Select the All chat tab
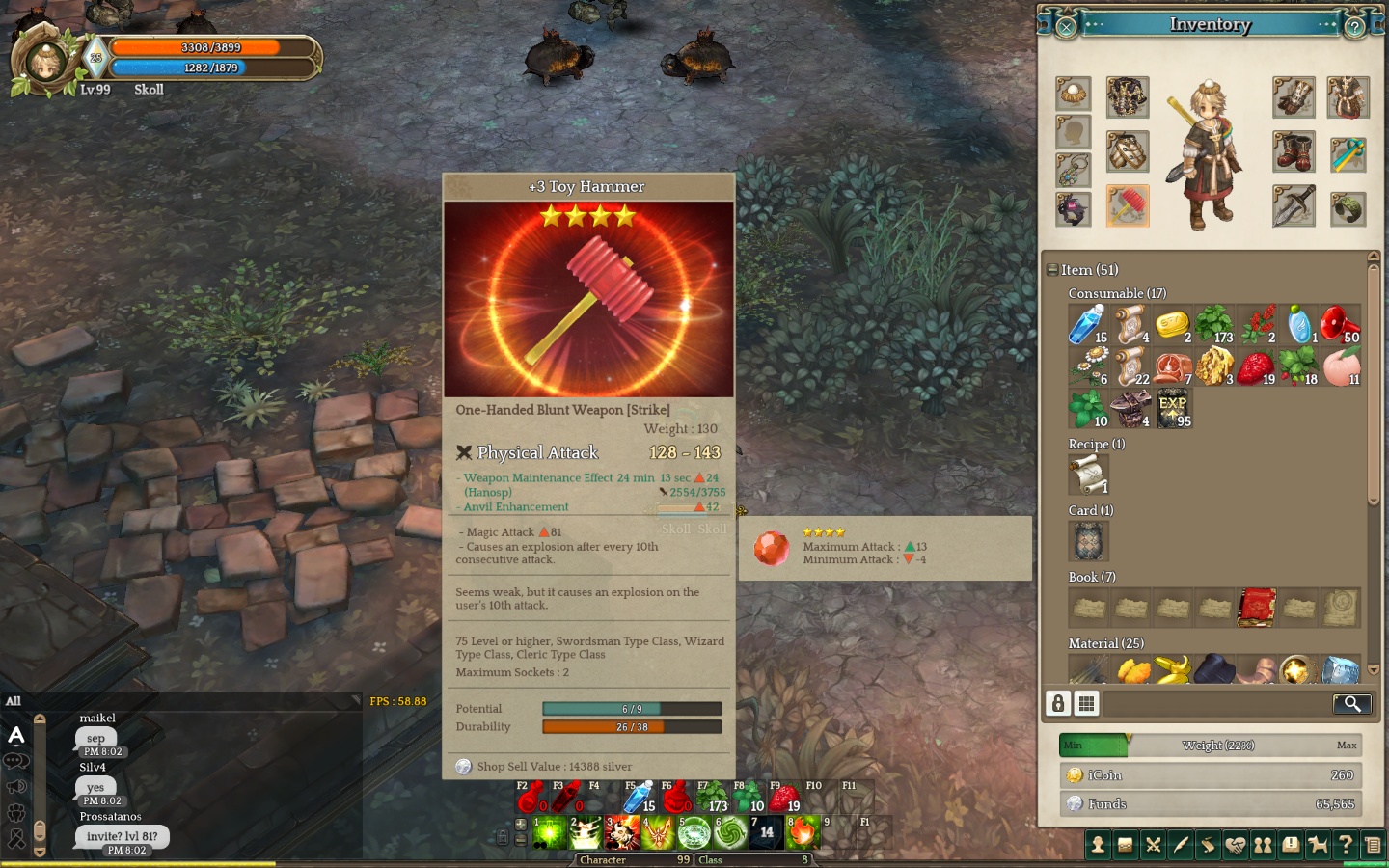Viewport: 1389px width, 868px height. [x=14, y=701]
